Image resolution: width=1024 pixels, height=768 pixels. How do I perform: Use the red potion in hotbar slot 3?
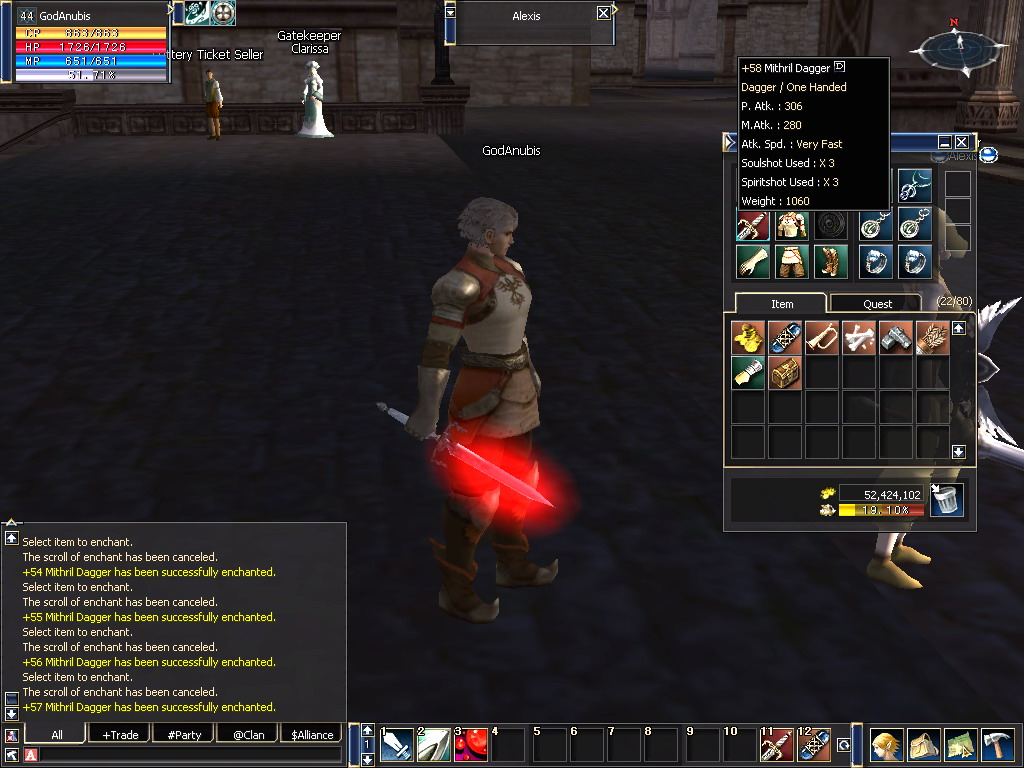[471, 746]
